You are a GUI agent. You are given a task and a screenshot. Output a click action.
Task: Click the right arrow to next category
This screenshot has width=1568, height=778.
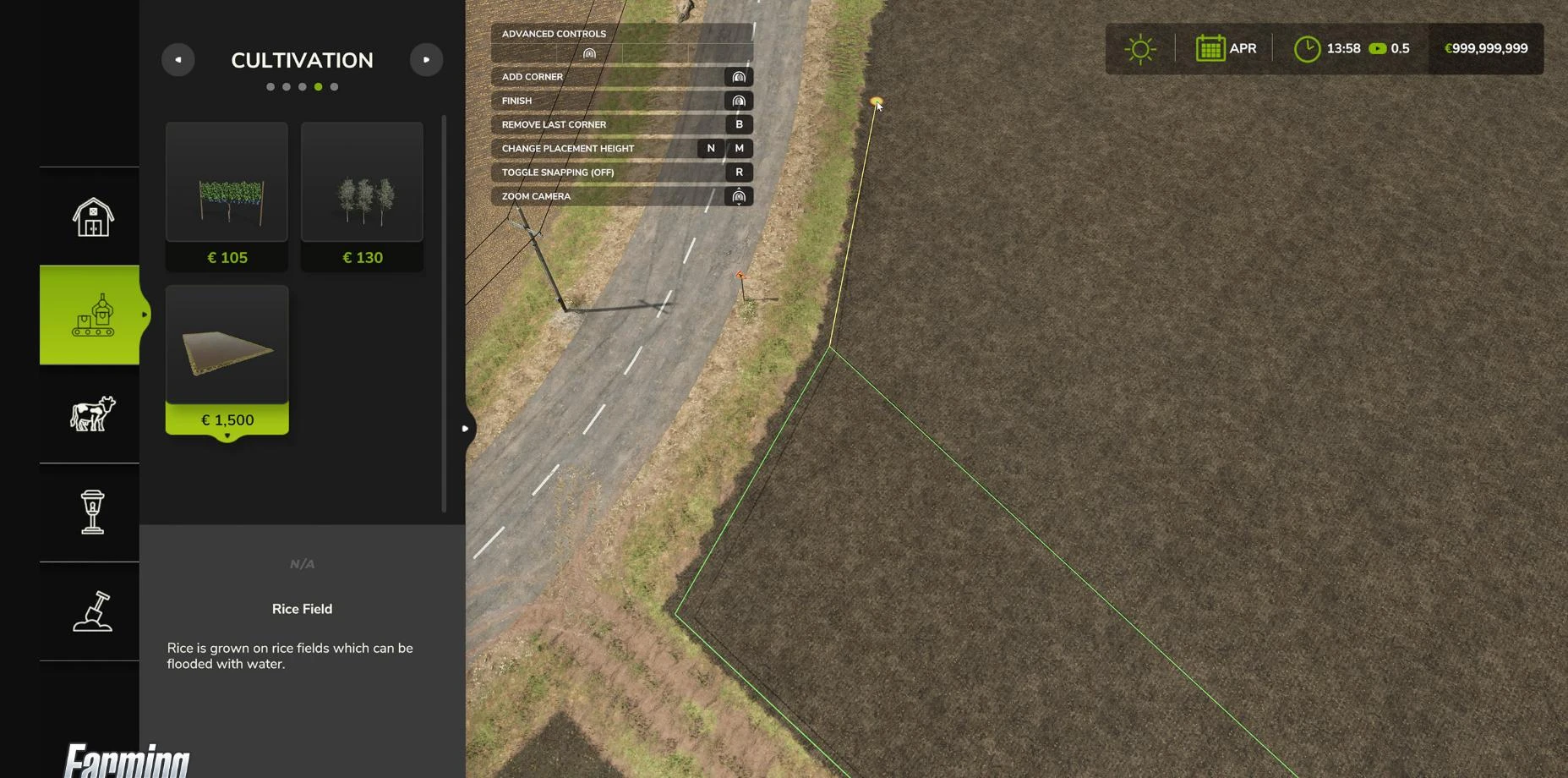[x=426, y=59]
